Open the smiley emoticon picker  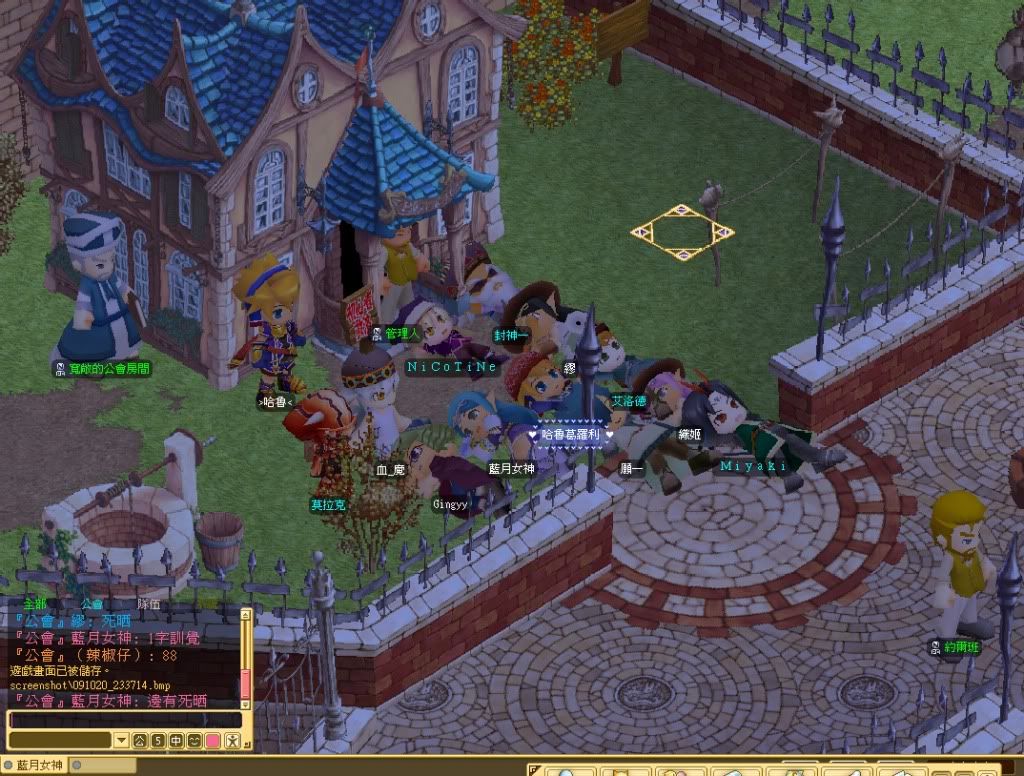tap(194, 741)
